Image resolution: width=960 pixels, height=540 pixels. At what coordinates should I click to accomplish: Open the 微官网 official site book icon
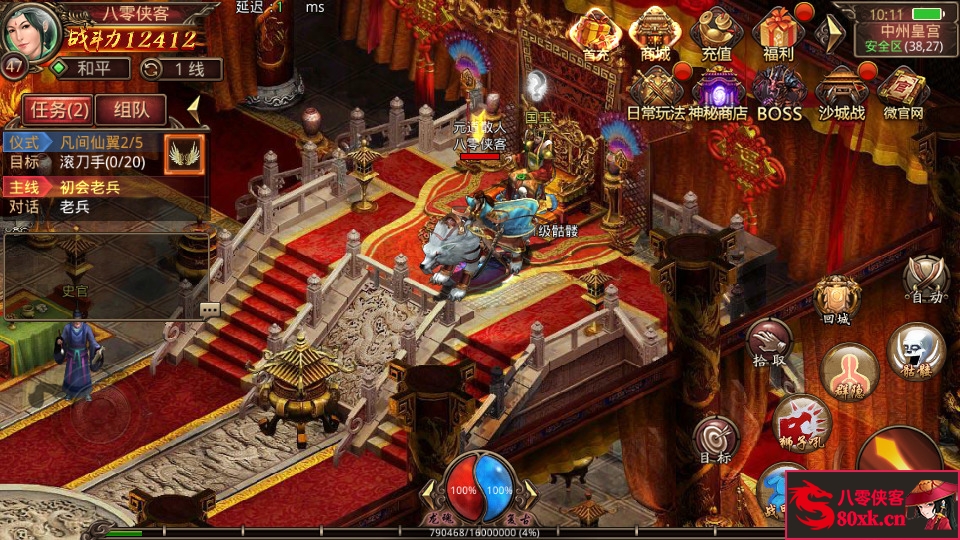pos(903,93)
